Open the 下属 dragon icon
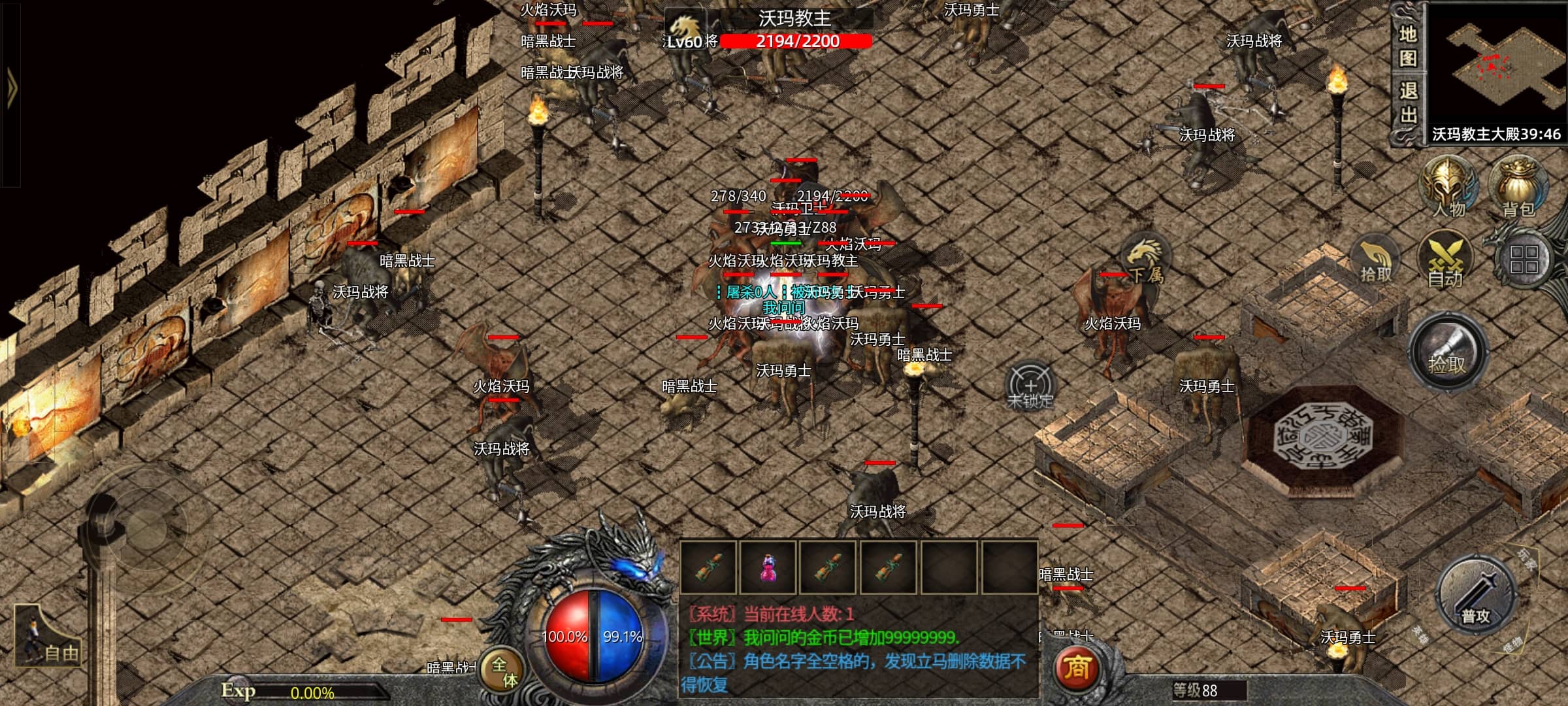 click(1145, 260)
